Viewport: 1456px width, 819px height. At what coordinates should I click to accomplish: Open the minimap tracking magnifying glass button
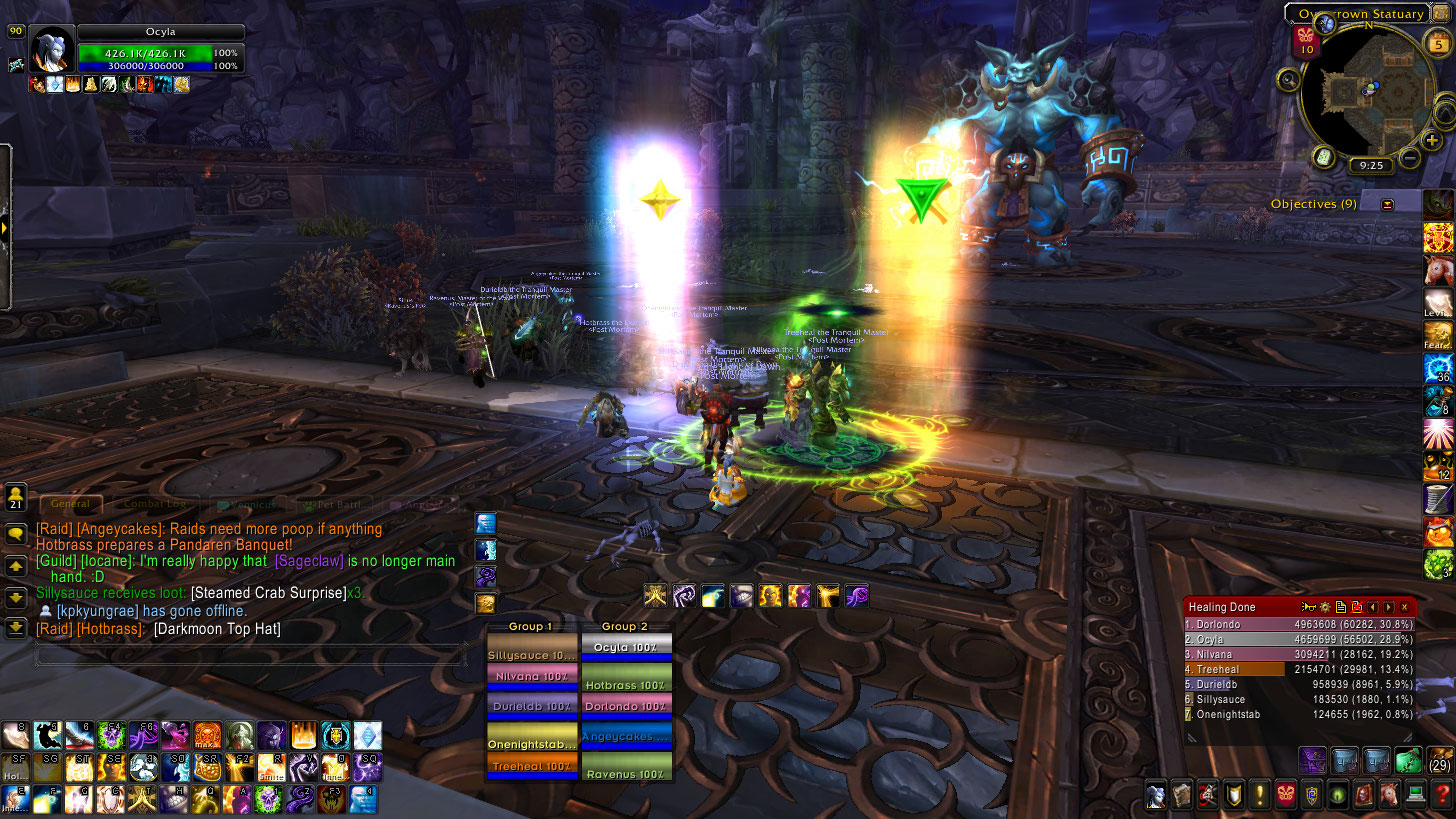[1288, 80]
